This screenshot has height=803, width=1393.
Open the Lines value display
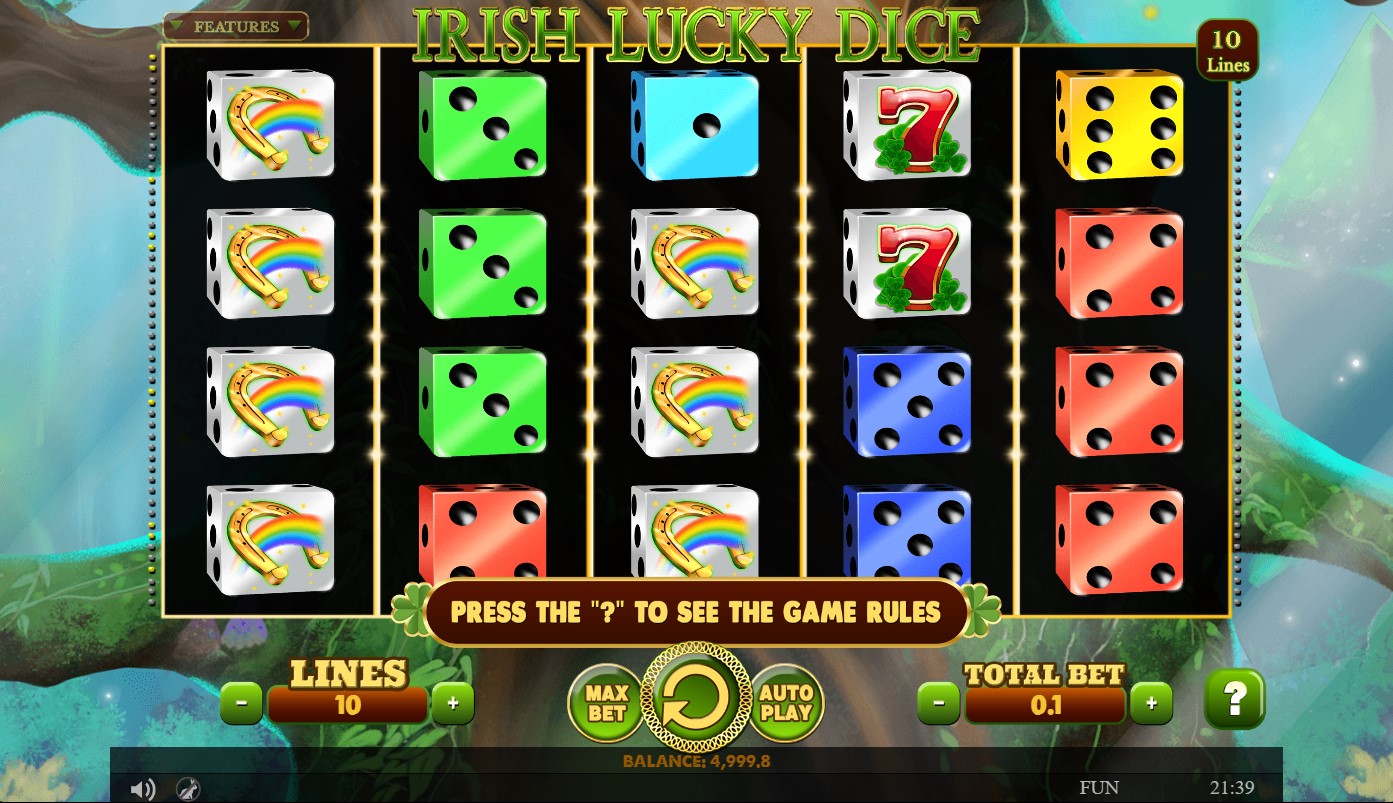coord(347,705)
